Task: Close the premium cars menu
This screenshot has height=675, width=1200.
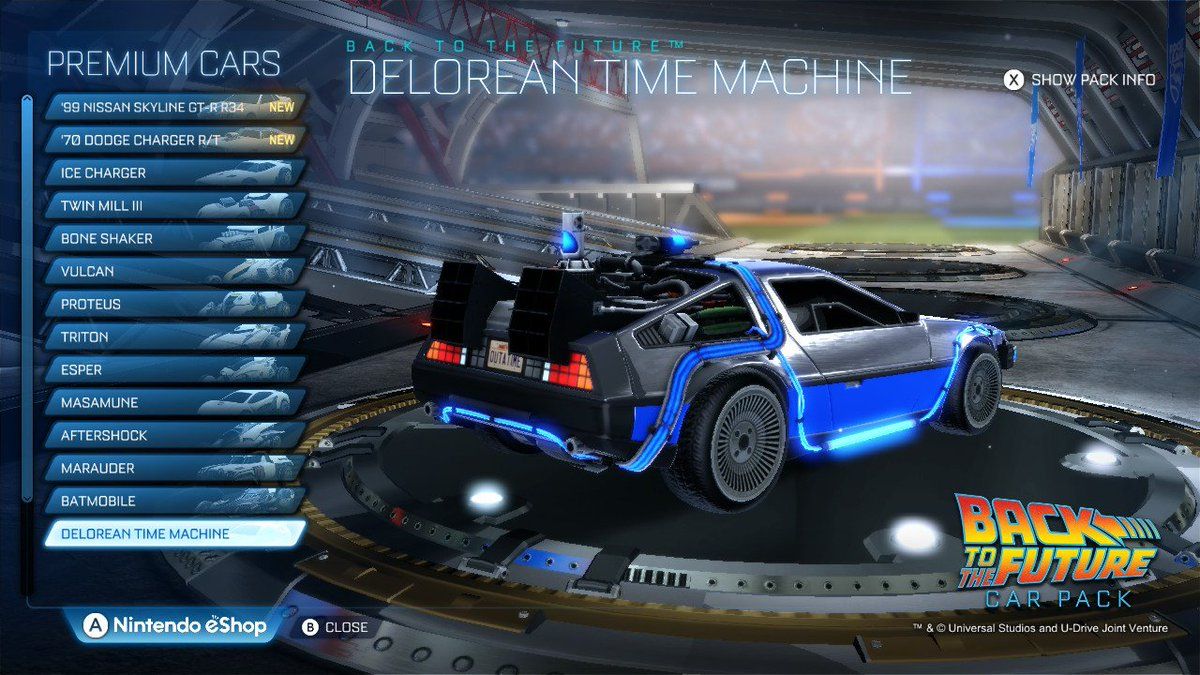Action: pyautogui.click(x=335, y=628)
